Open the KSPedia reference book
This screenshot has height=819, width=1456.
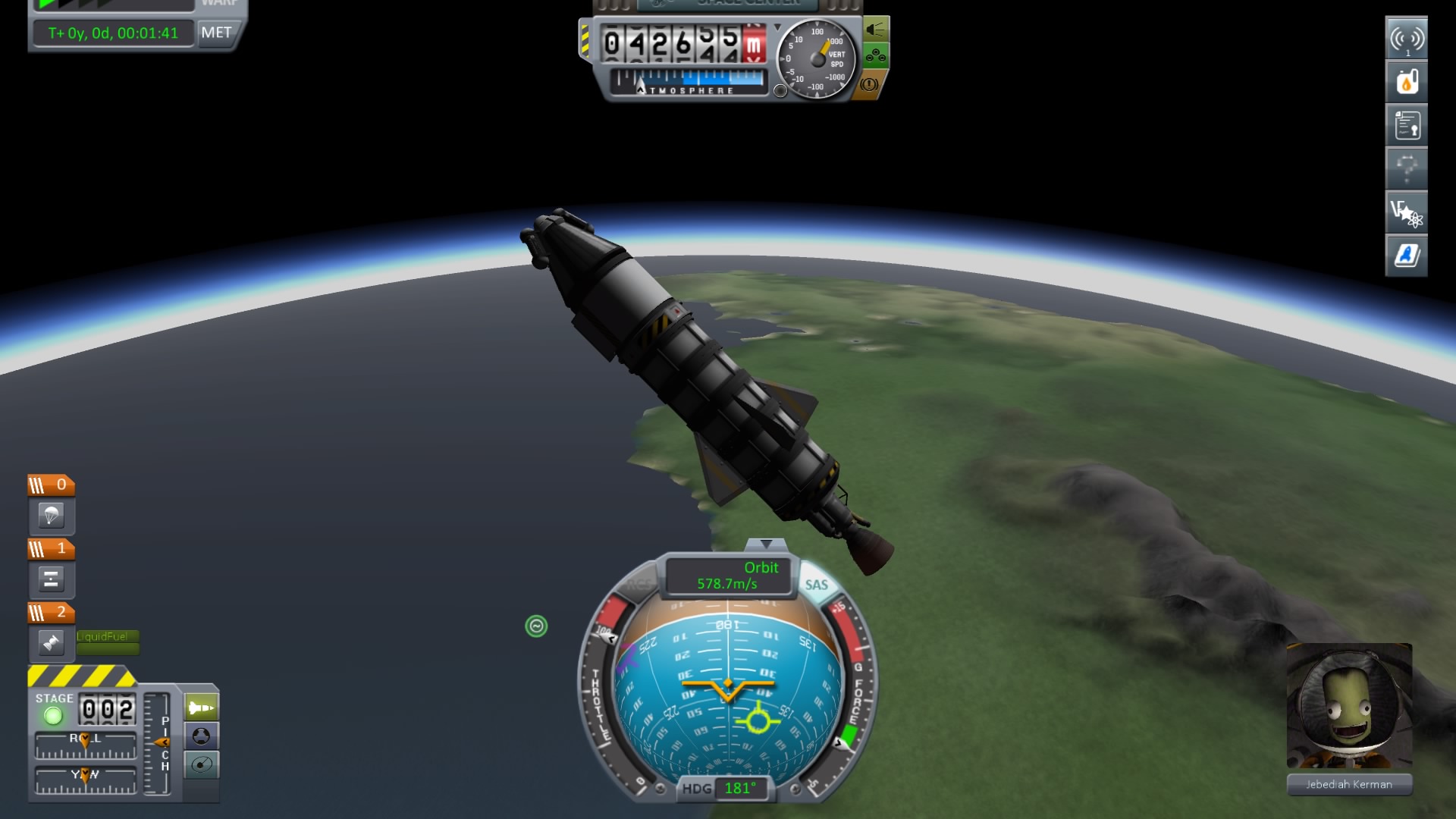pos(1407,256)
